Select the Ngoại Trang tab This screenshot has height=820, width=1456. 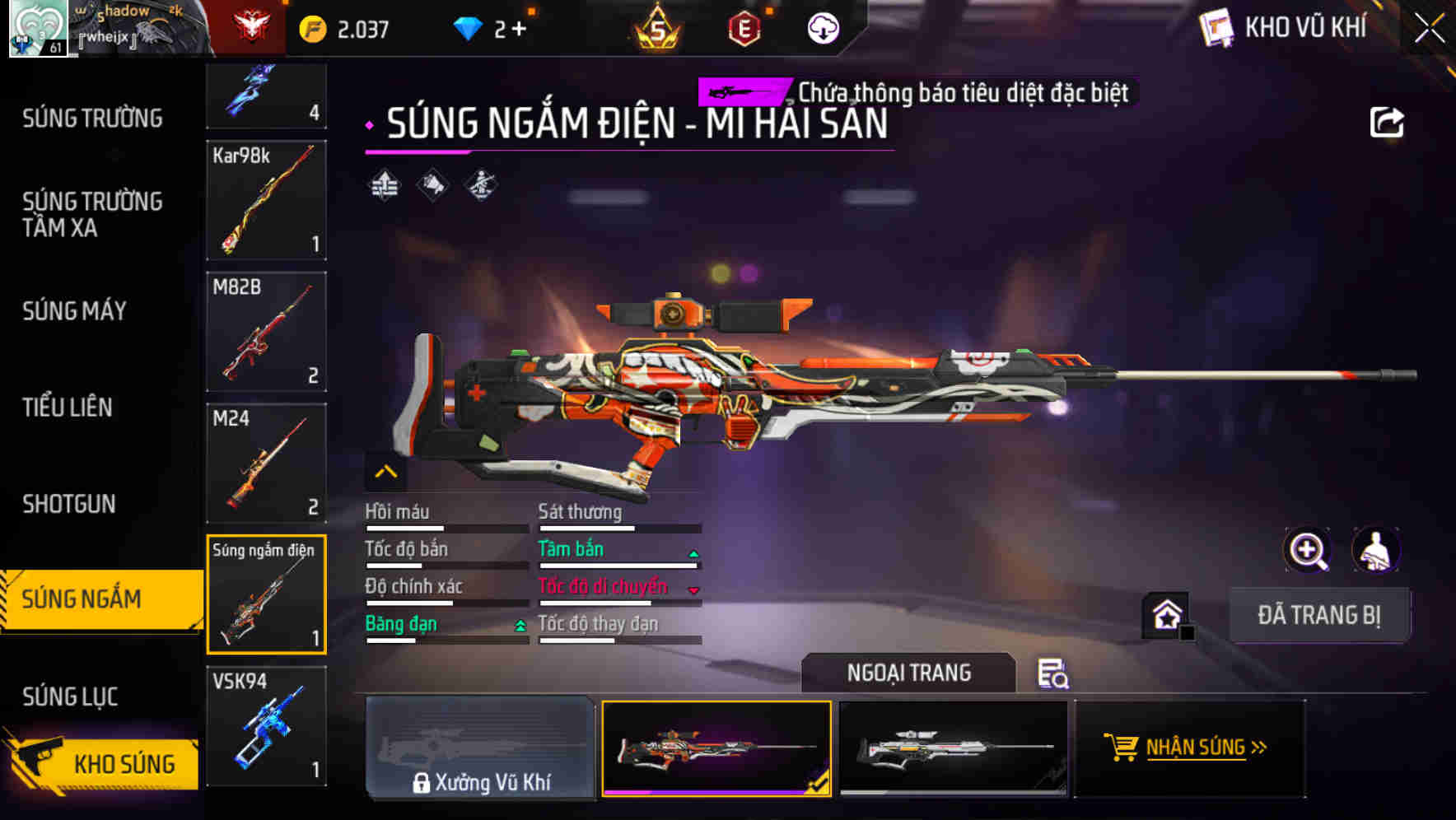pos(908,673)
